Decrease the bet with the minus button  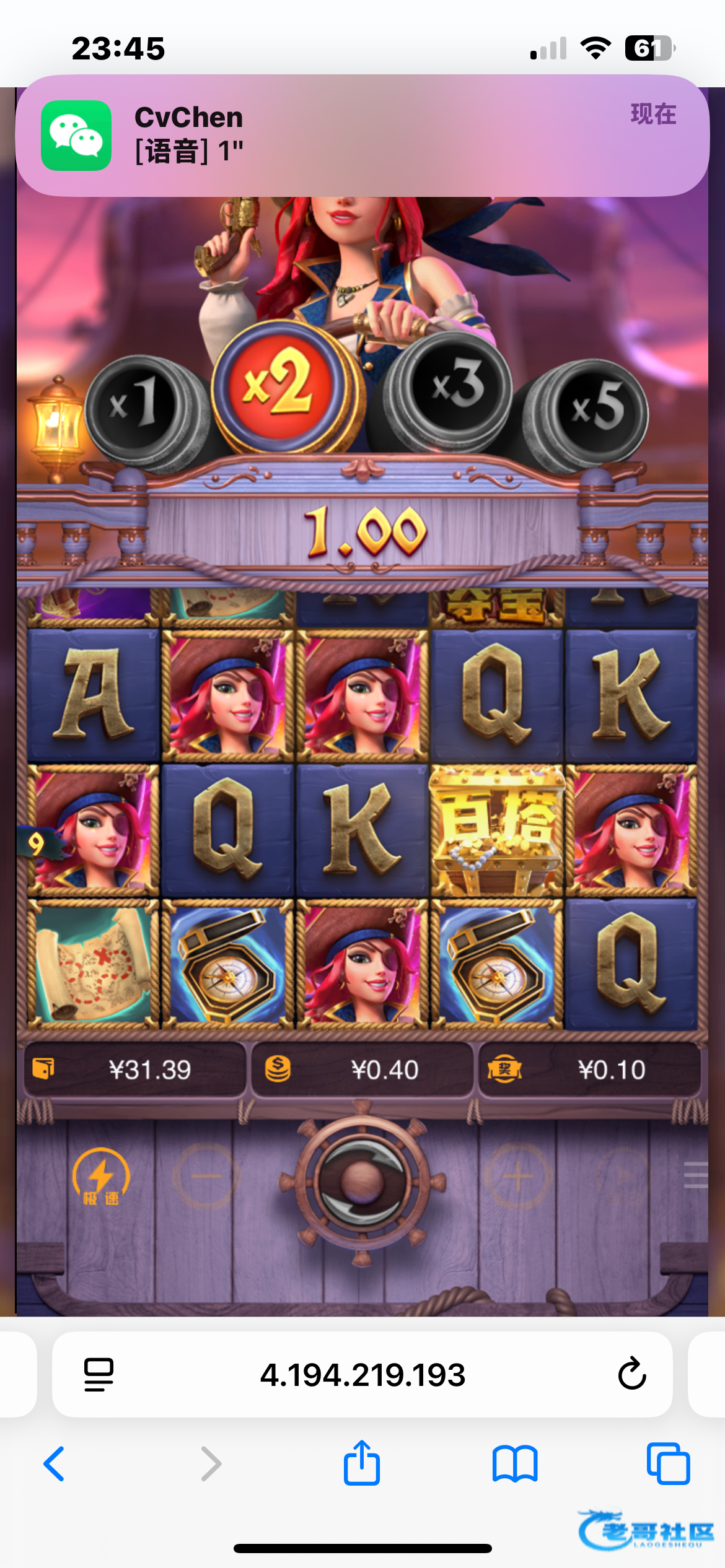pyautogui.click(x=206, y=1176)
